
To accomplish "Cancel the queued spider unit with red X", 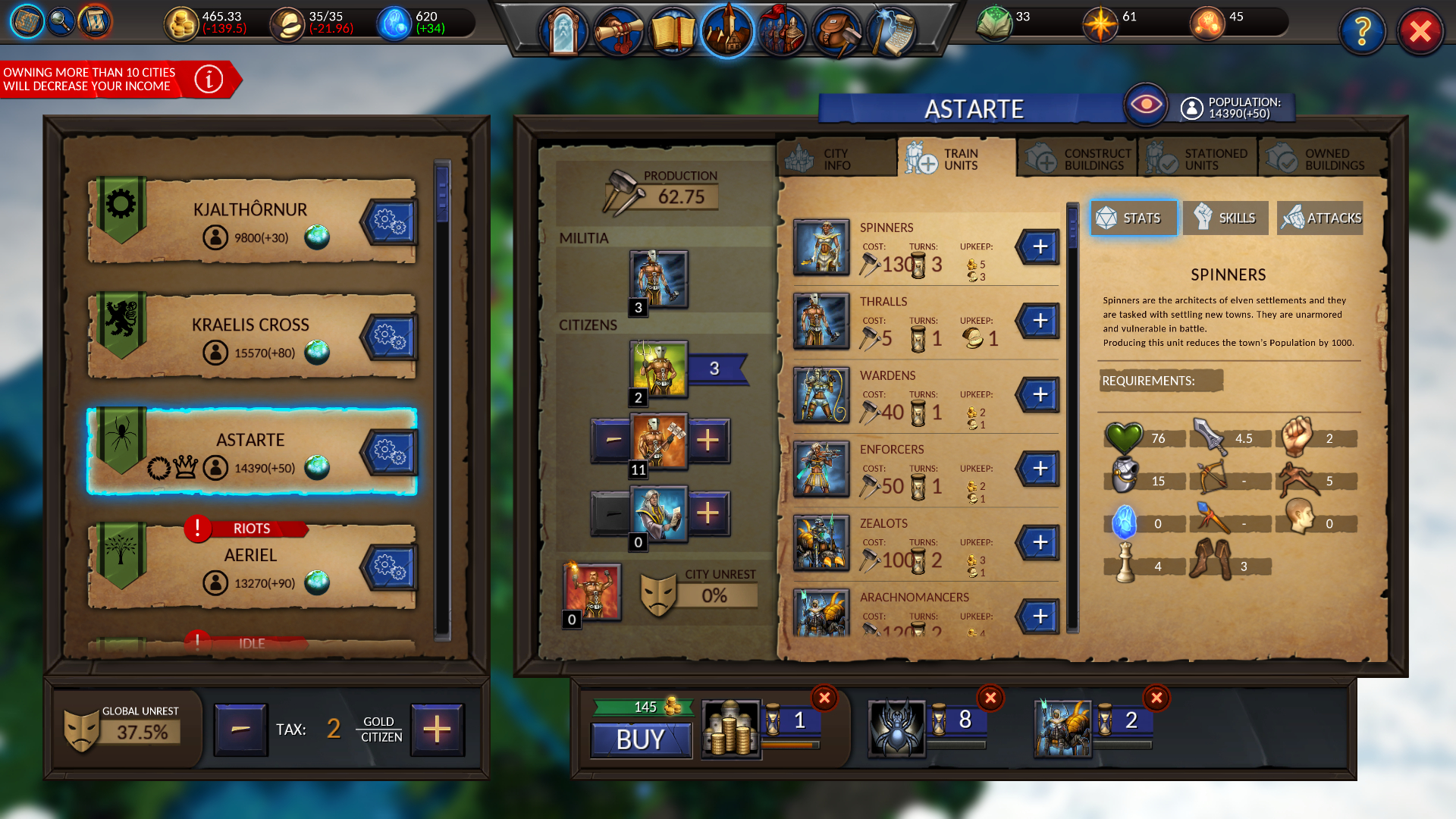I will pyautogui.click(x=990, y=698).
